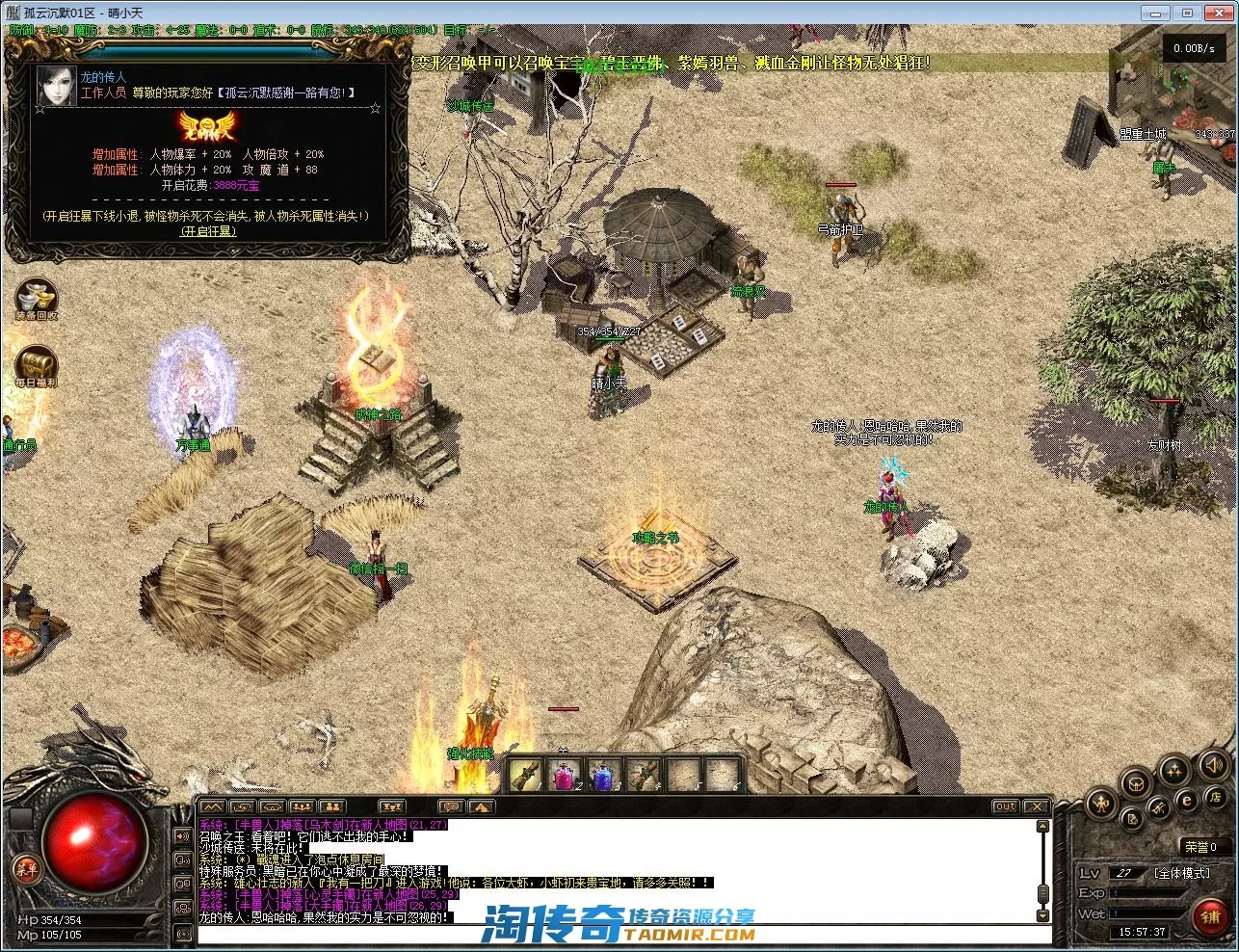Open the 每日福利 daily reward chest
The image size is (1239, 952).
(x=36, y=366)
